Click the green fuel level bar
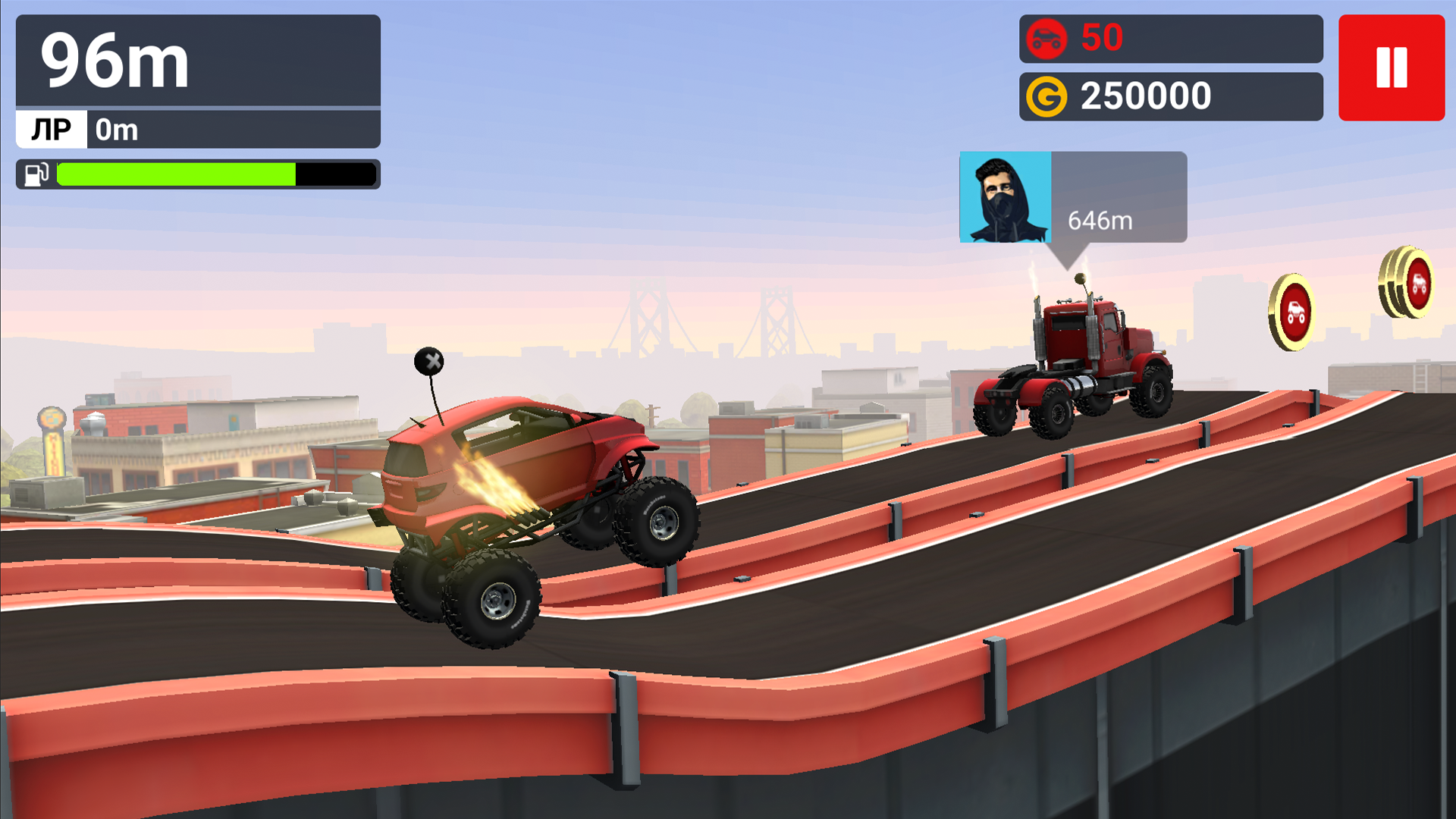 pos(174,174)
